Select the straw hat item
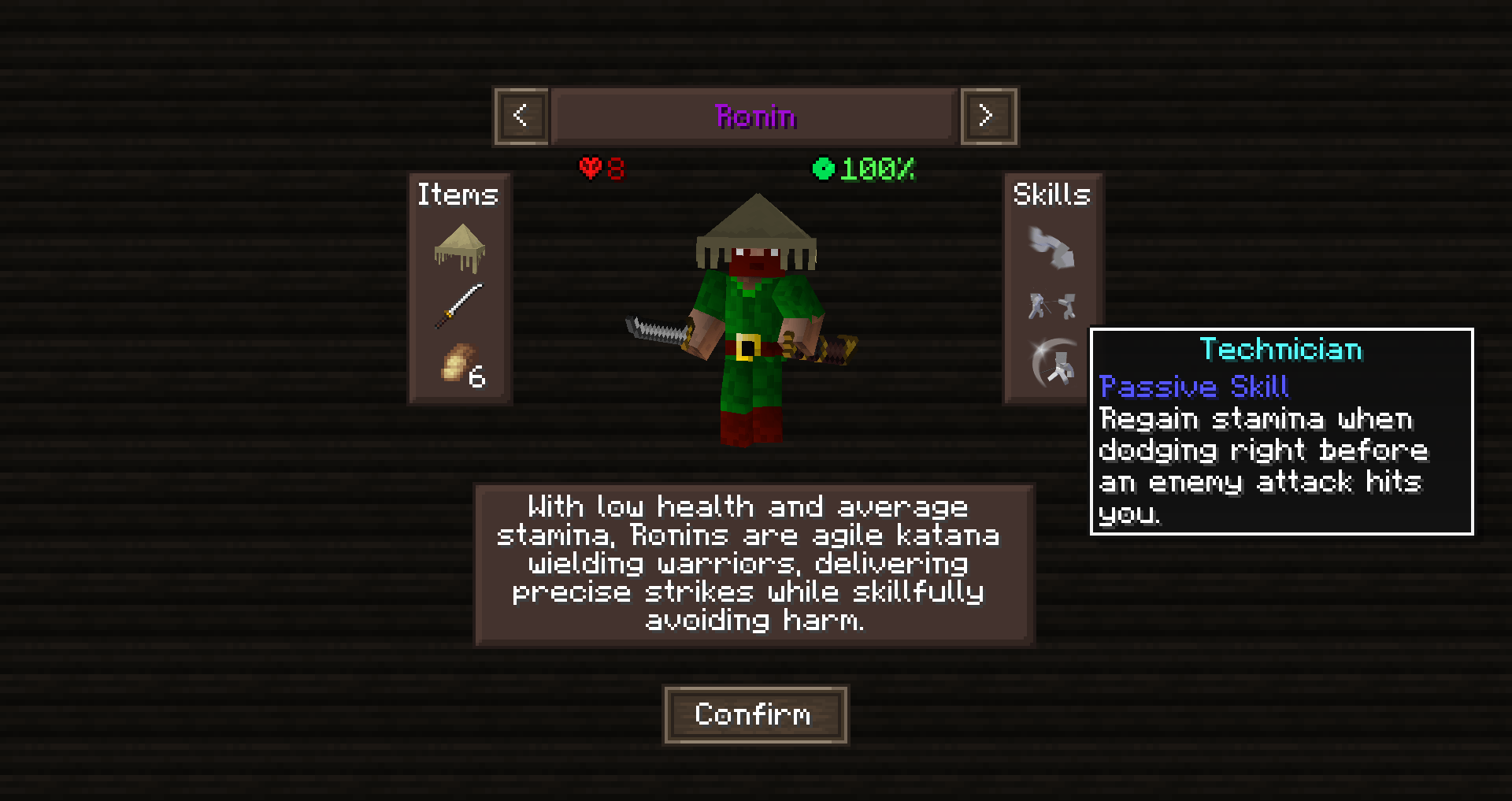Screen dimensions: 1512x801 [459, 247]
